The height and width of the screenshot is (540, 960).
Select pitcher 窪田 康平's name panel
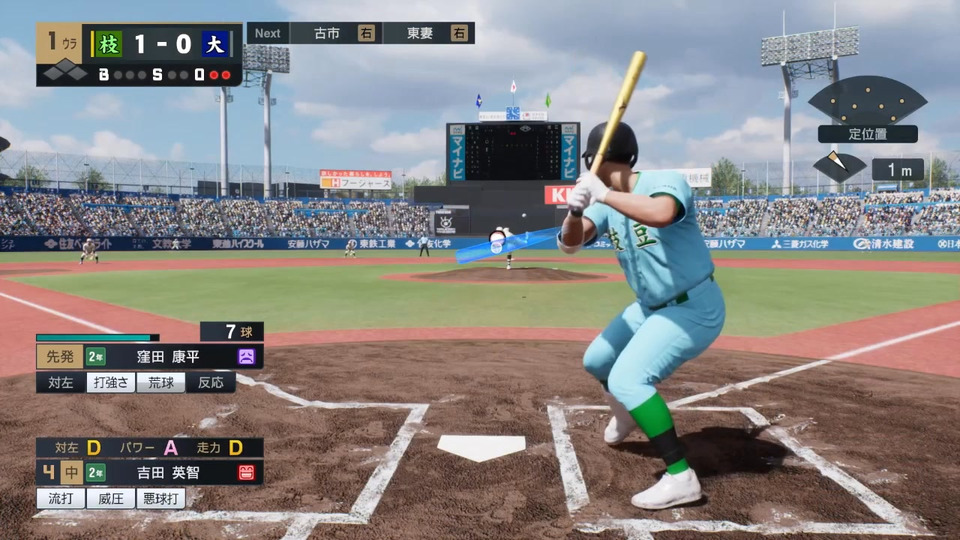pos(168,357)
